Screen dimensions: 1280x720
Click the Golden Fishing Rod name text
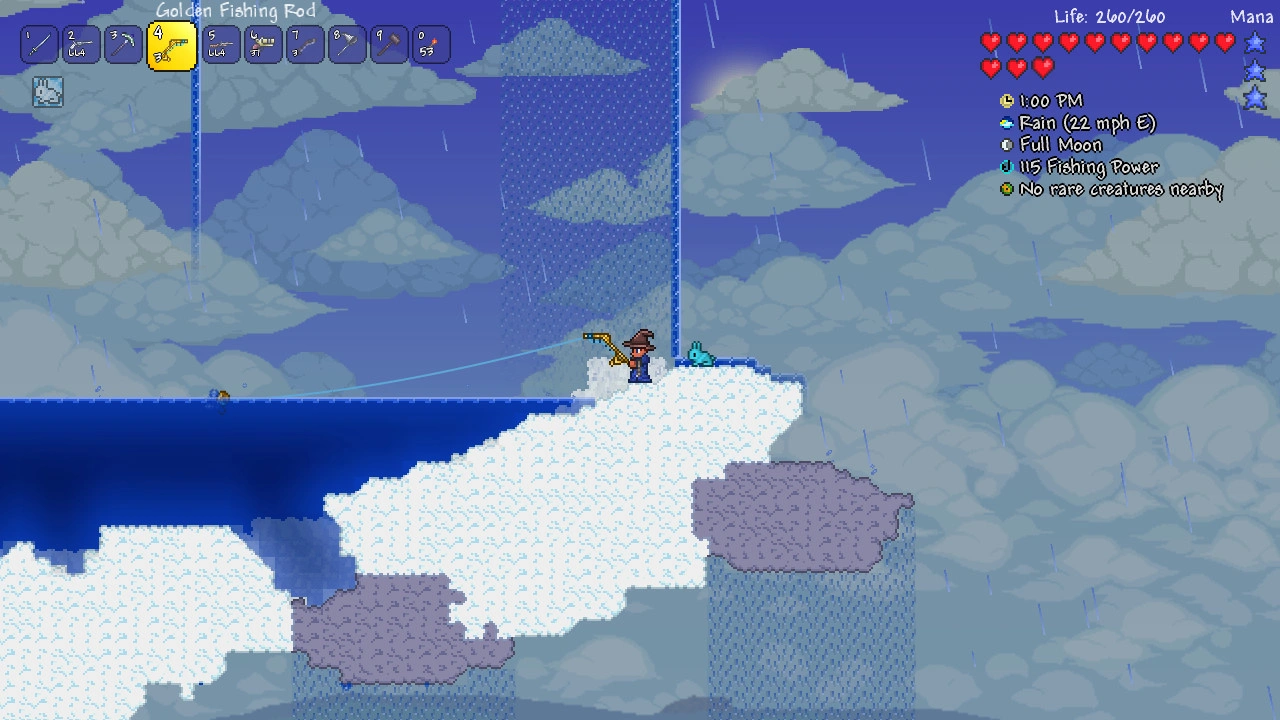[x=233, y=11]
